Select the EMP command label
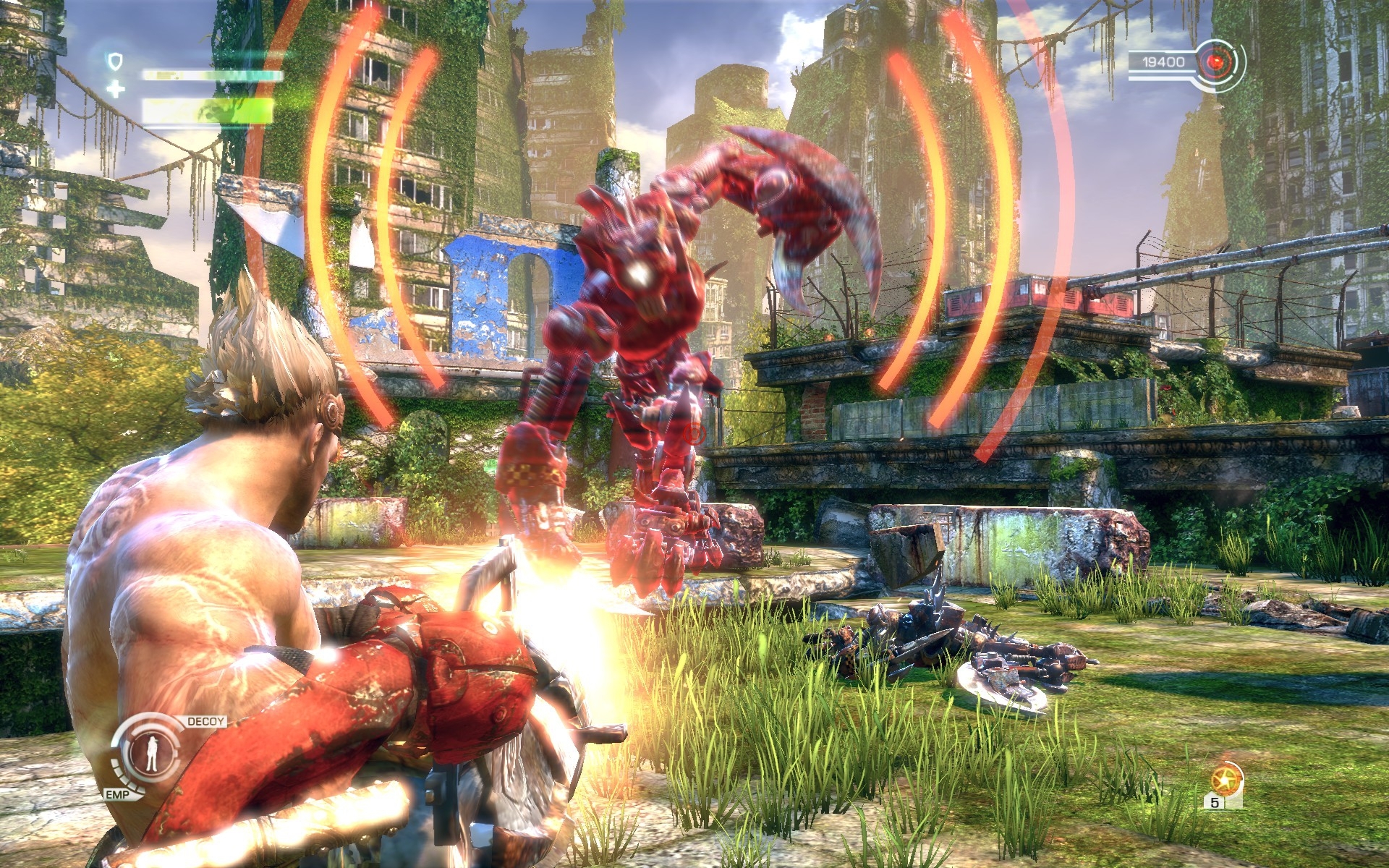Image resolution: width=1389 pixels, height=868 pixels. click(117, 795)
